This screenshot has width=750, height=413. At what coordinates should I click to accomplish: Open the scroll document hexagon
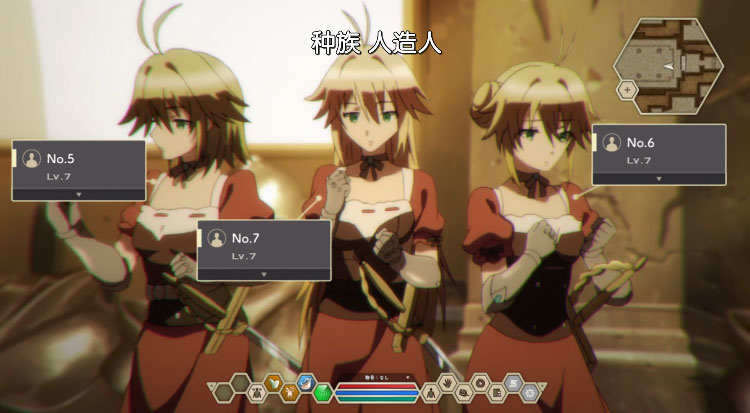point(512,381)
